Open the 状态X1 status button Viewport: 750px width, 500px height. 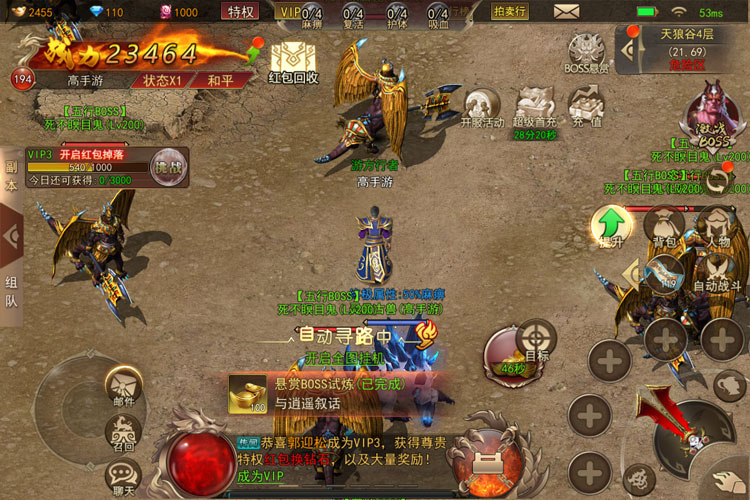(163, 80)
